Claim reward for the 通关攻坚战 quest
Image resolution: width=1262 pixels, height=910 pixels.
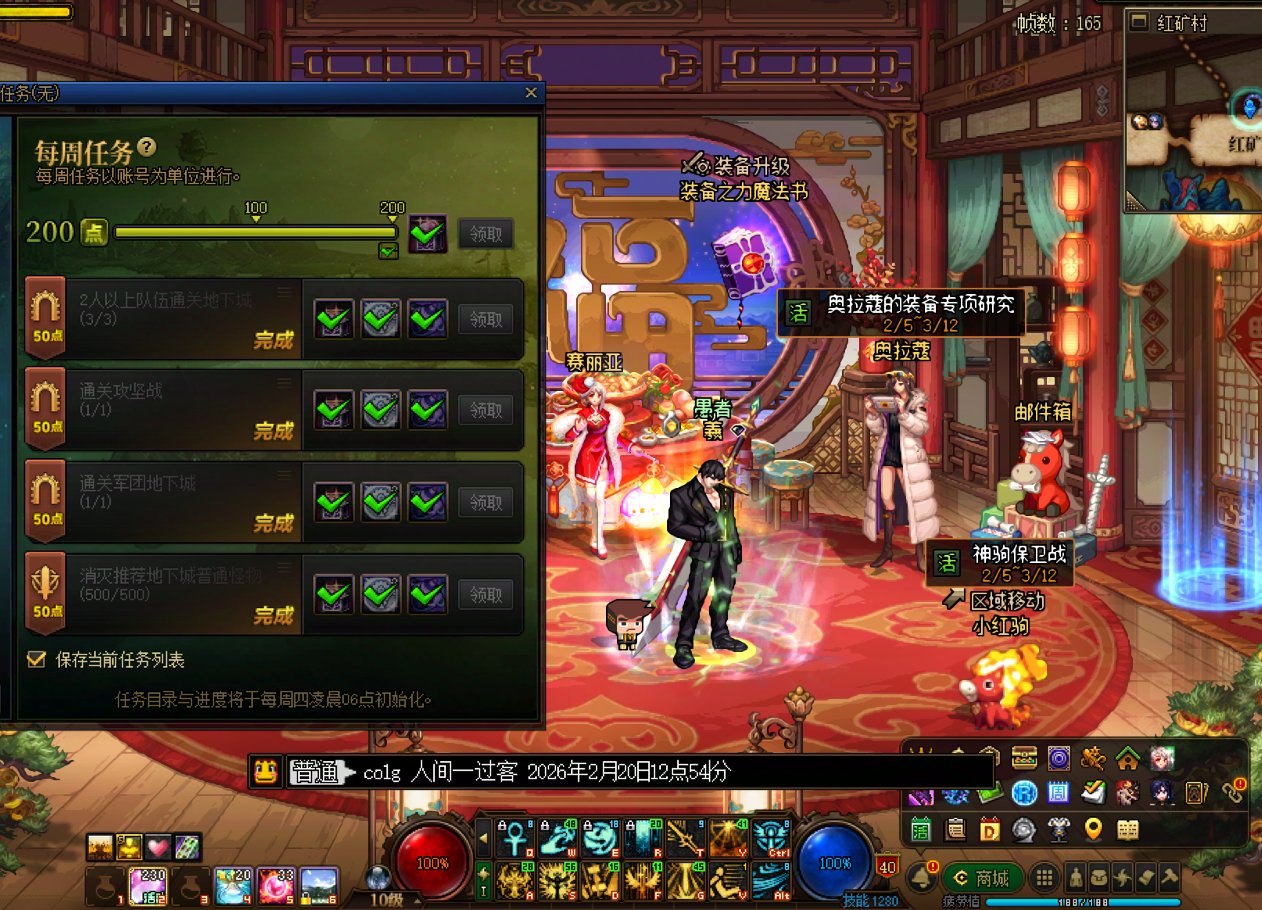pyautogui.click(x=486, y=410)
